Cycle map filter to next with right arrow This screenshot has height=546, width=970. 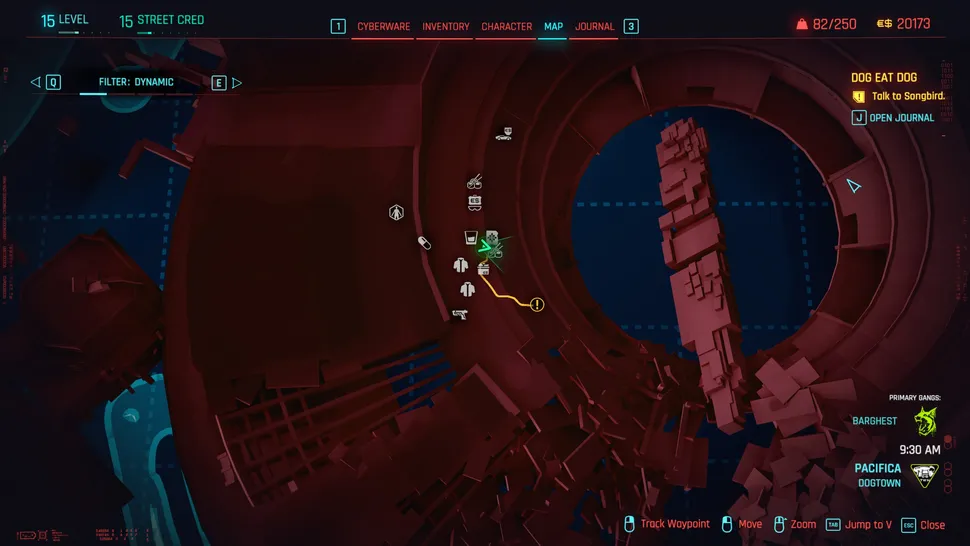click(x=237, y=83)
